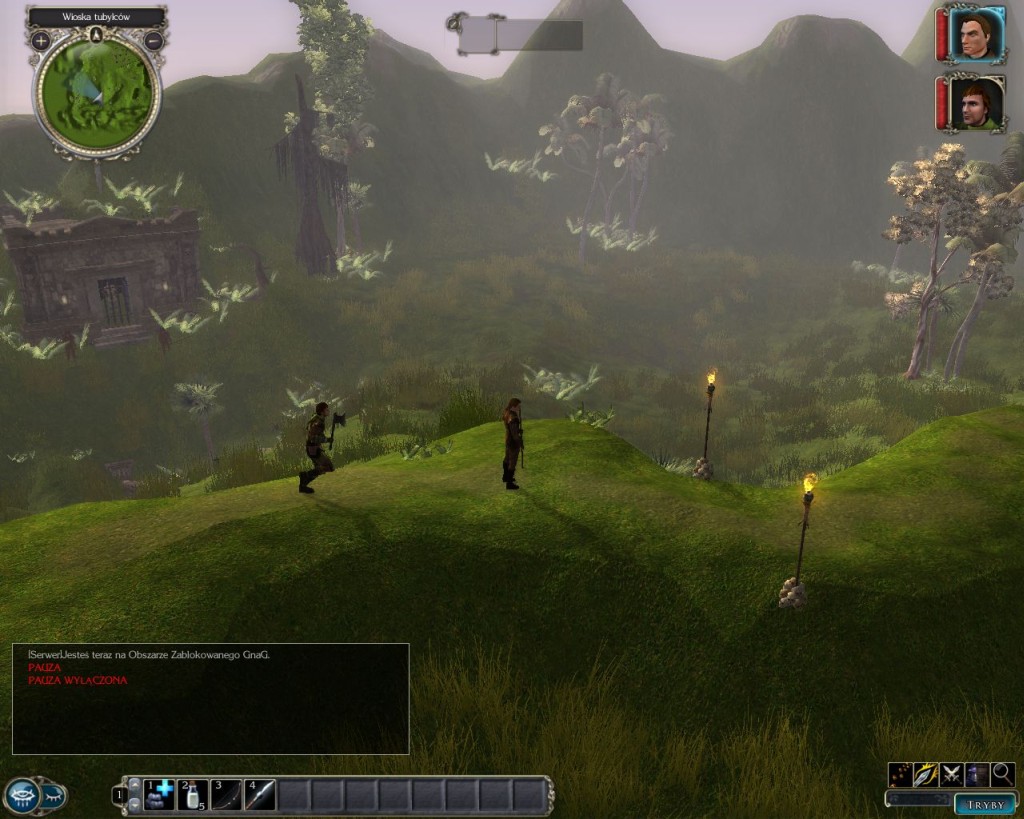Click the open eye button
This screenshot has width=1024, height=819.
coord(22,796)
